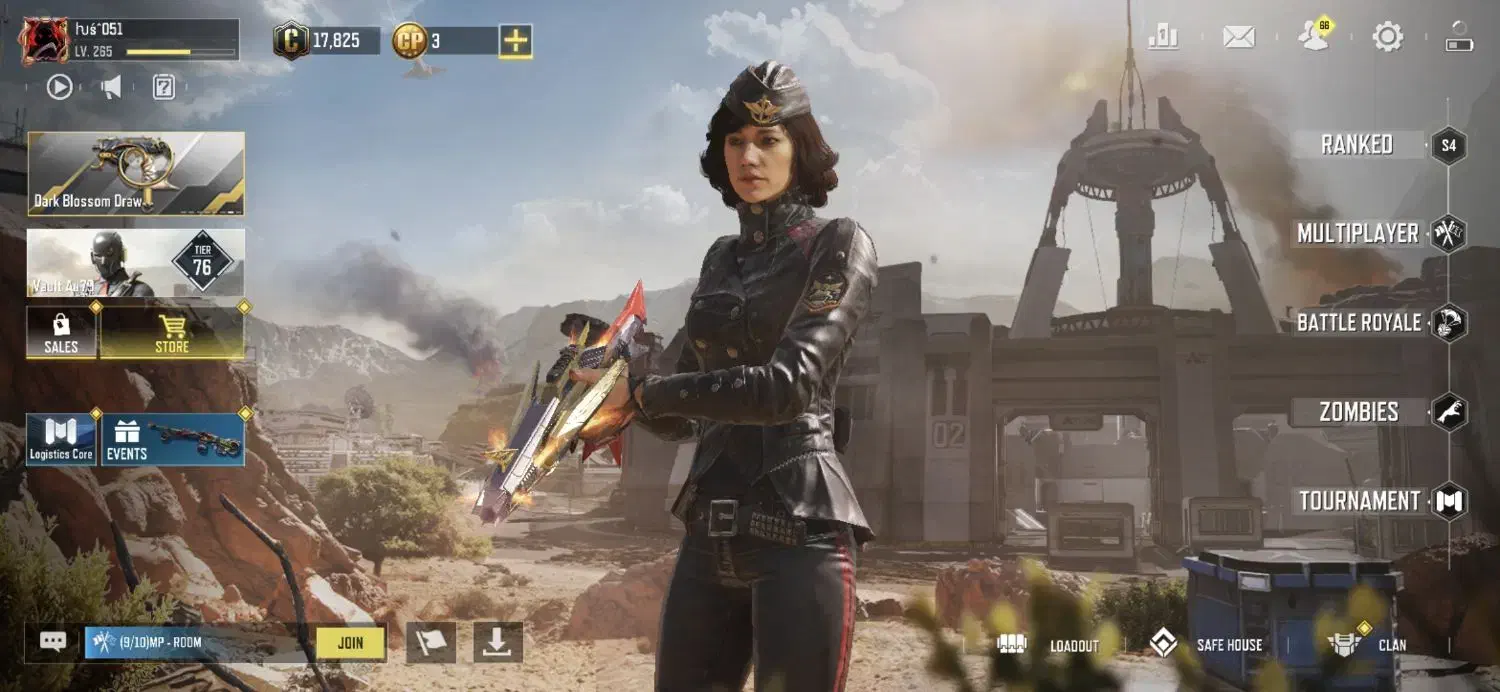1500x692 pixels.
Task: Select Multiplayer mode
Action: tap(1358, 234)
